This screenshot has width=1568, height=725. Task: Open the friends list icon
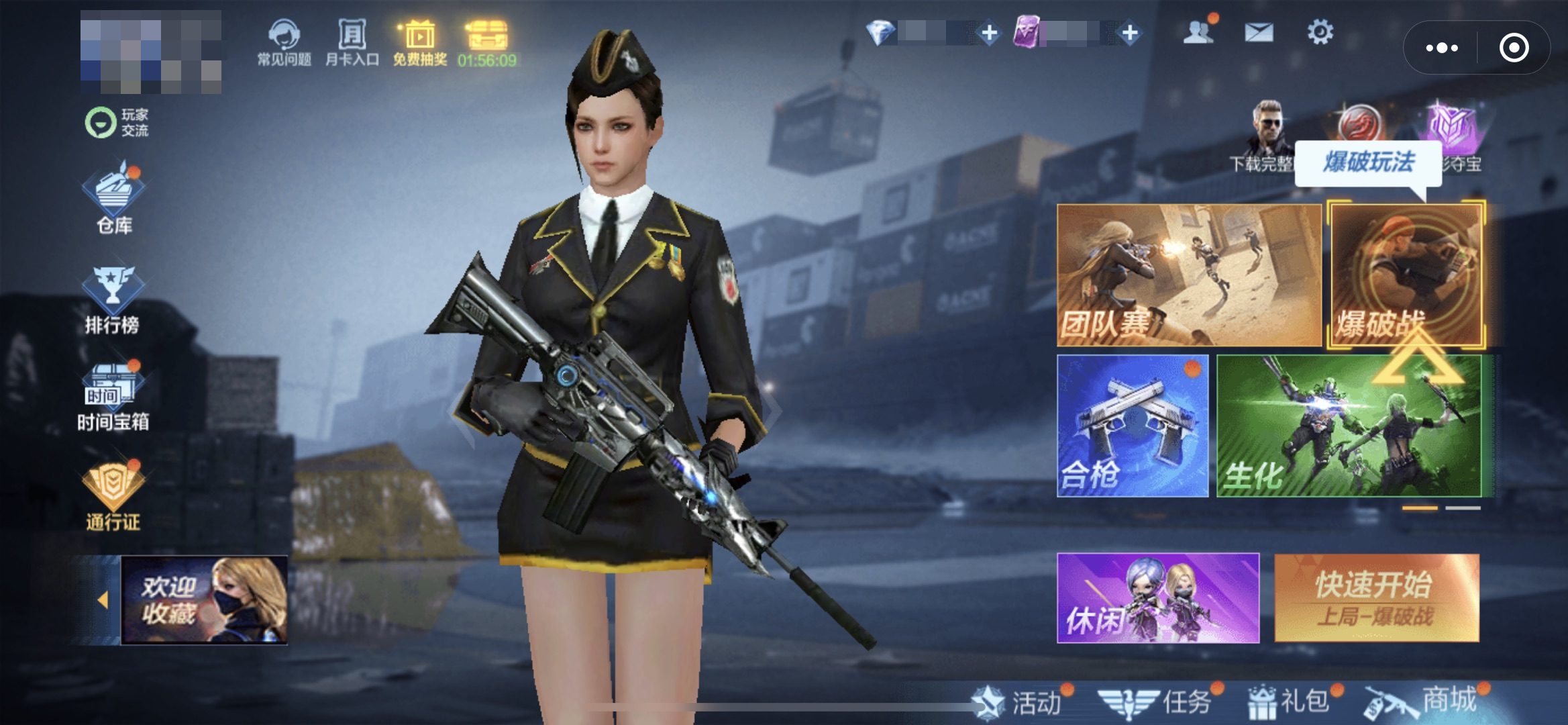pyautogui.click(x=1198, y=32)
